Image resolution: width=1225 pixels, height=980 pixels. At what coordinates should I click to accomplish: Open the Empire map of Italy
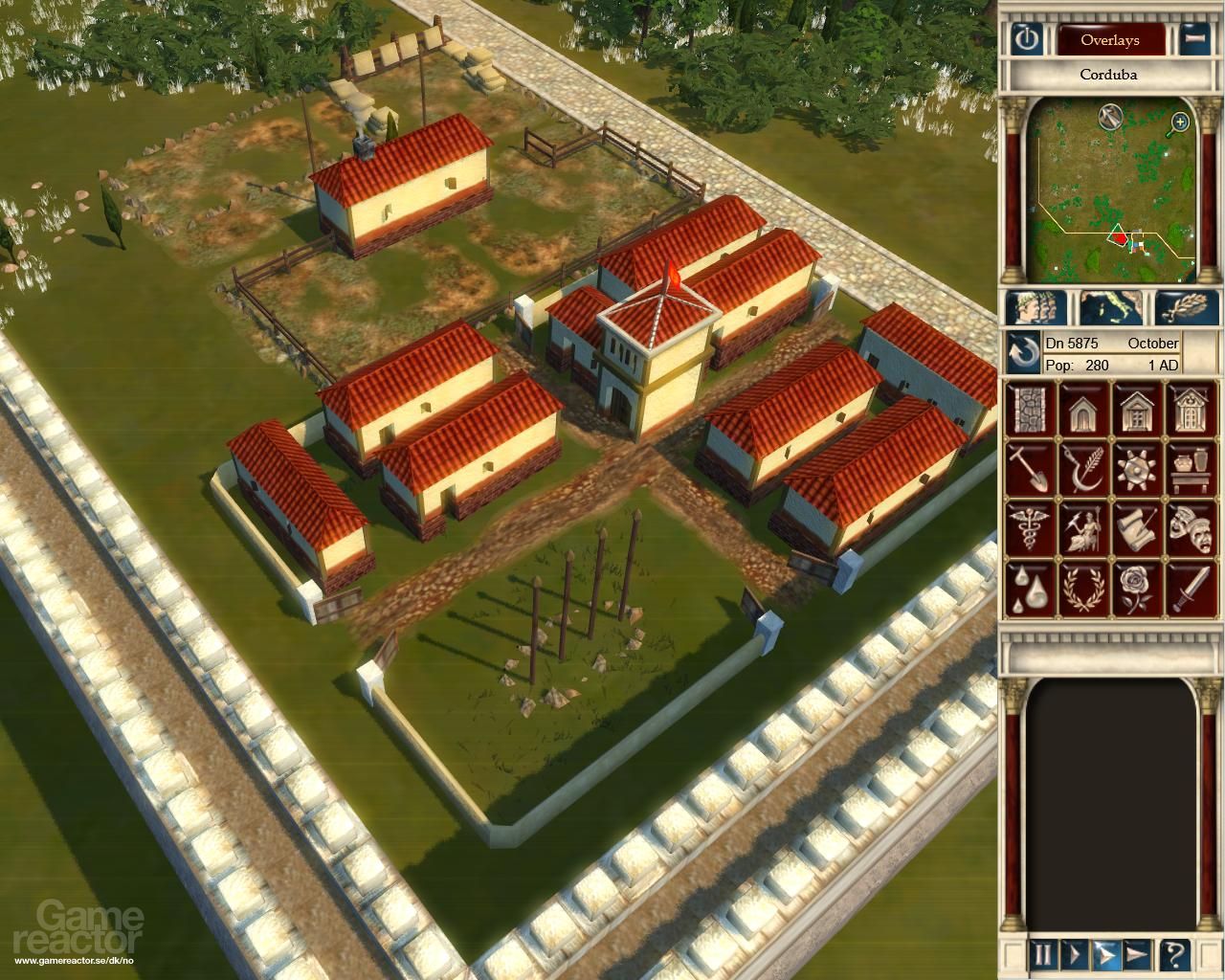coord(1108,304)
